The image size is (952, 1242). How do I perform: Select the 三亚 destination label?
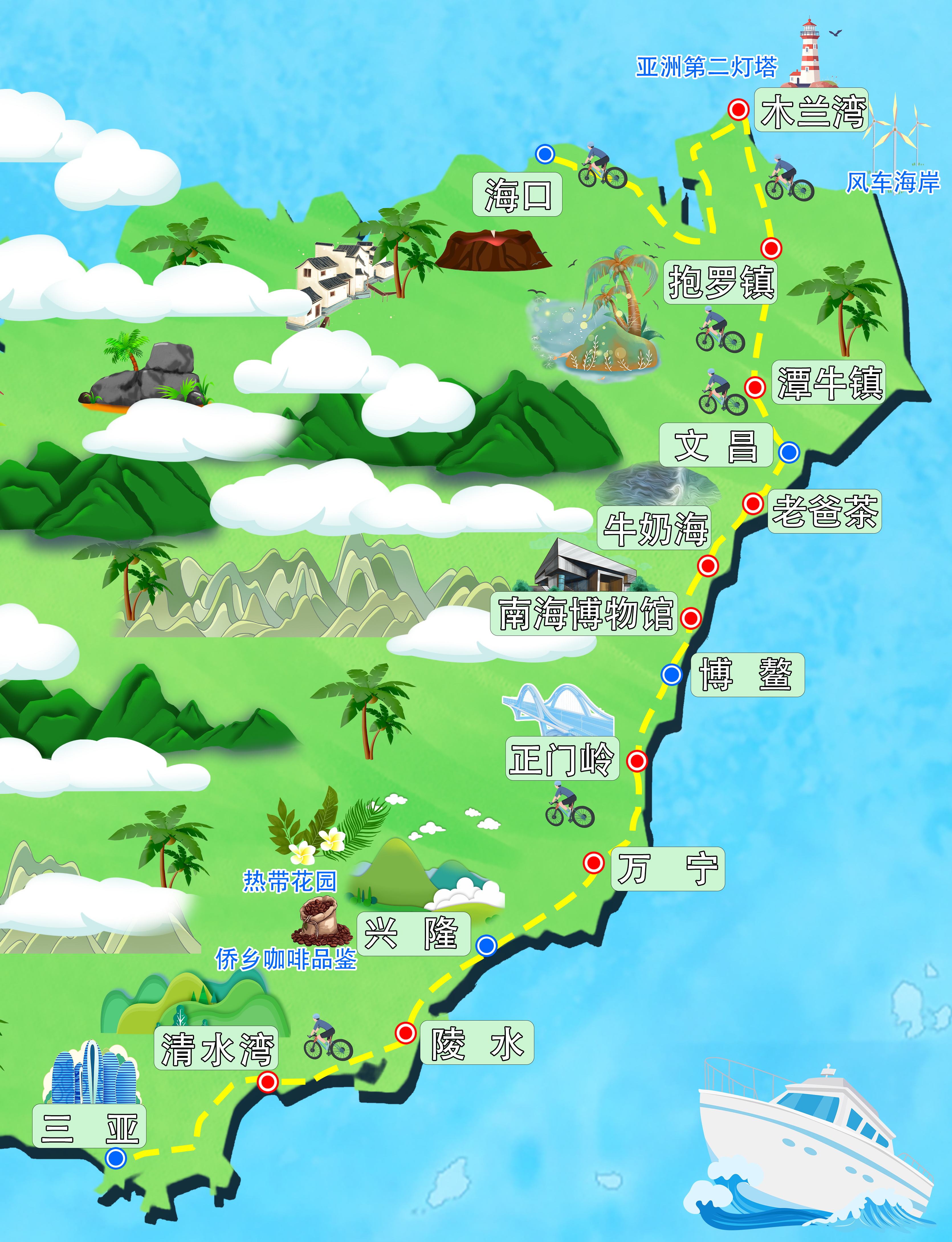(x=89, y=1126)
